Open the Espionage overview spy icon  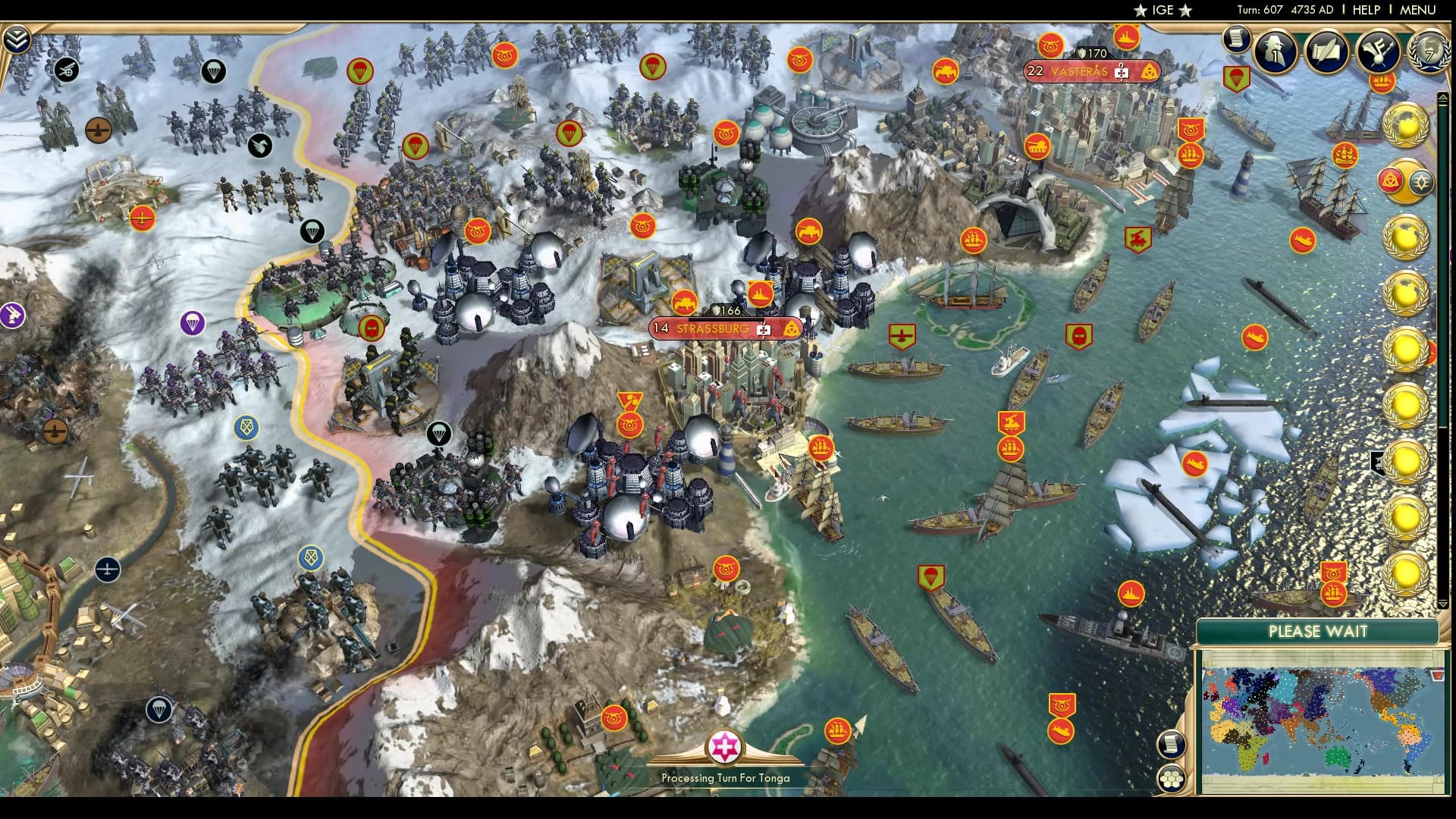pos(1273,51)
